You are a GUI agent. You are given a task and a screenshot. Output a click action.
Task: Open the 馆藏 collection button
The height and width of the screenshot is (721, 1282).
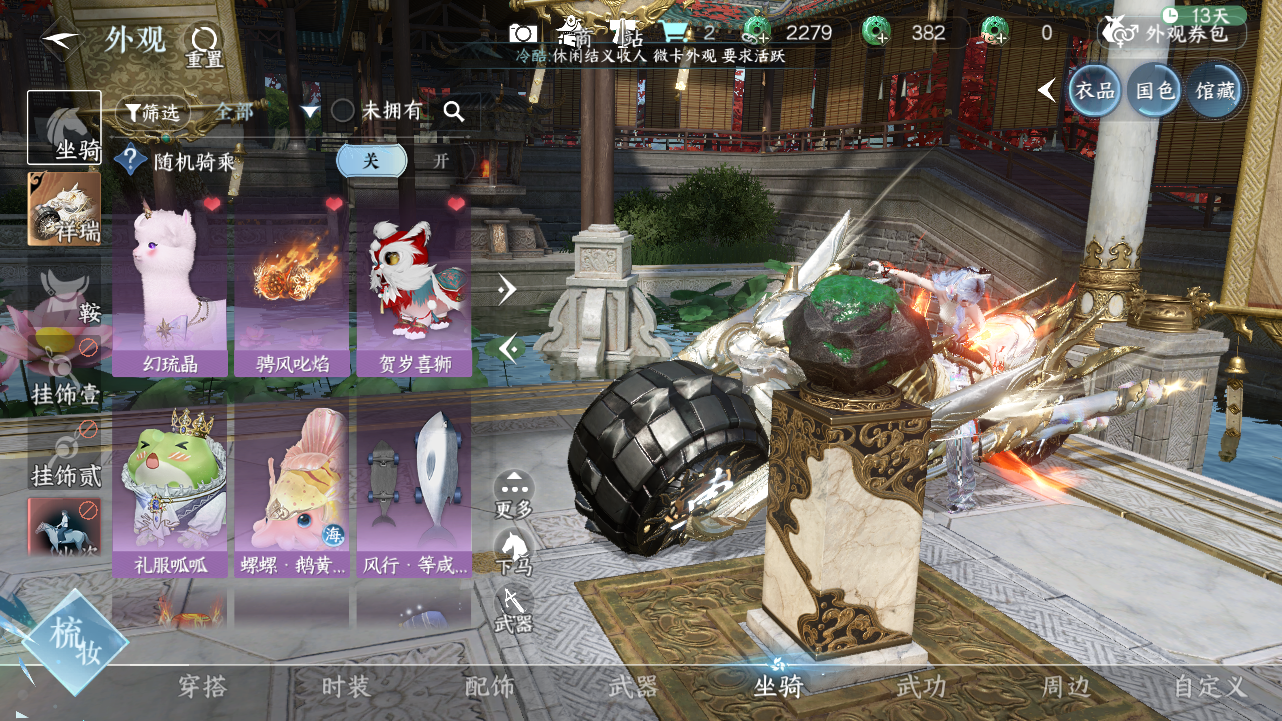(x=1216, y=91)
